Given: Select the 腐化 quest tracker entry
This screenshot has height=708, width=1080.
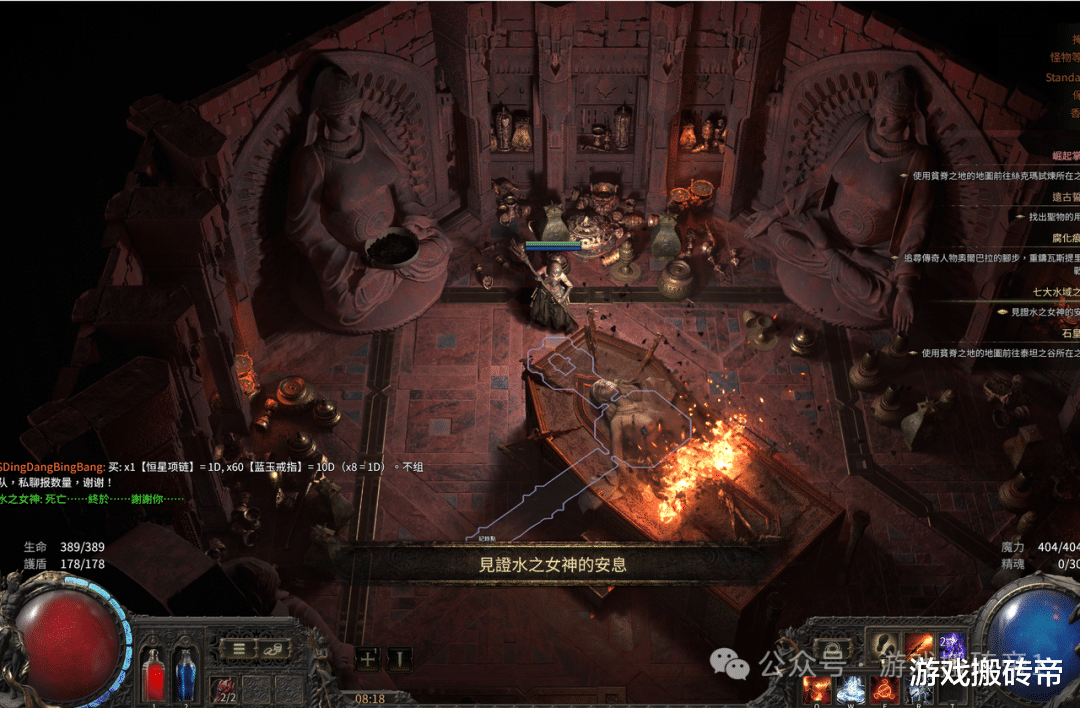Looking at the screenshot, I should (x=1061, y=238).
